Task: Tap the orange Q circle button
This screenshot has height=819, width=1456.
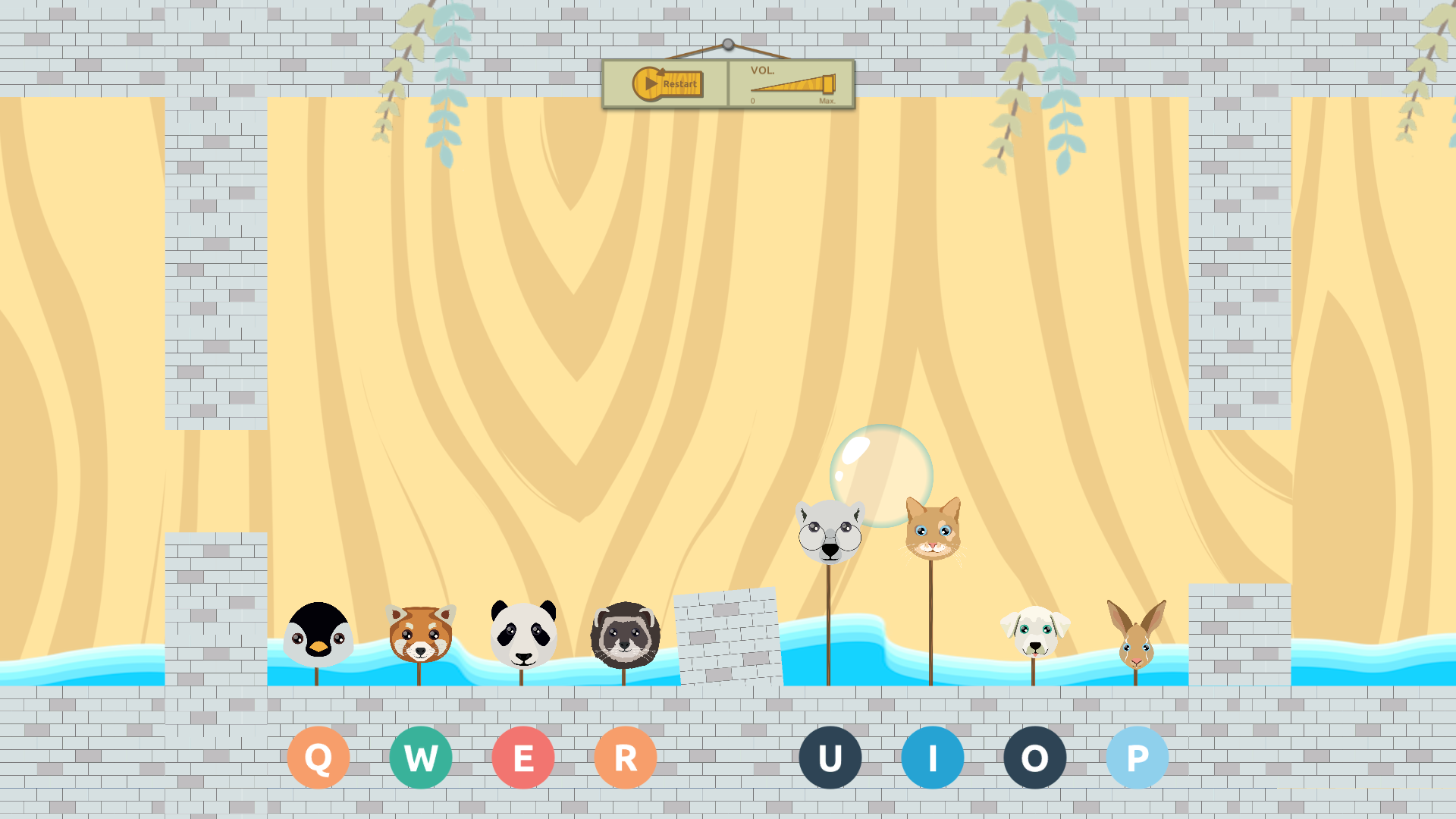Action: [318, 758]
